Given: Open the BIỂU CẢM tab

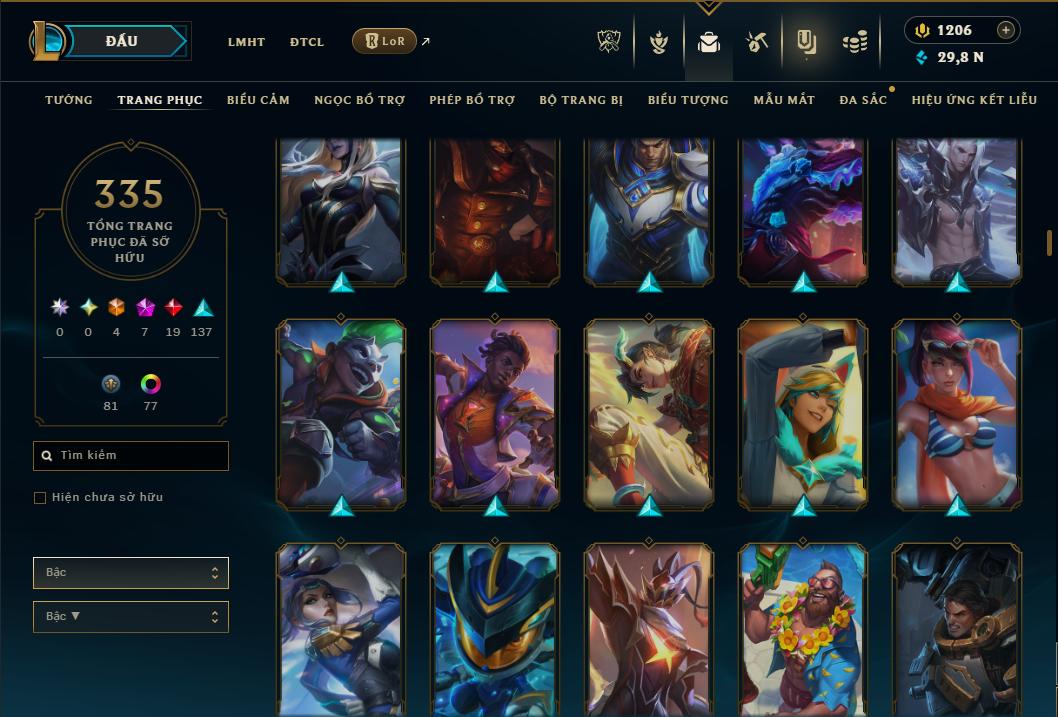Looking at the screenshot, I should tap(258, 100).
